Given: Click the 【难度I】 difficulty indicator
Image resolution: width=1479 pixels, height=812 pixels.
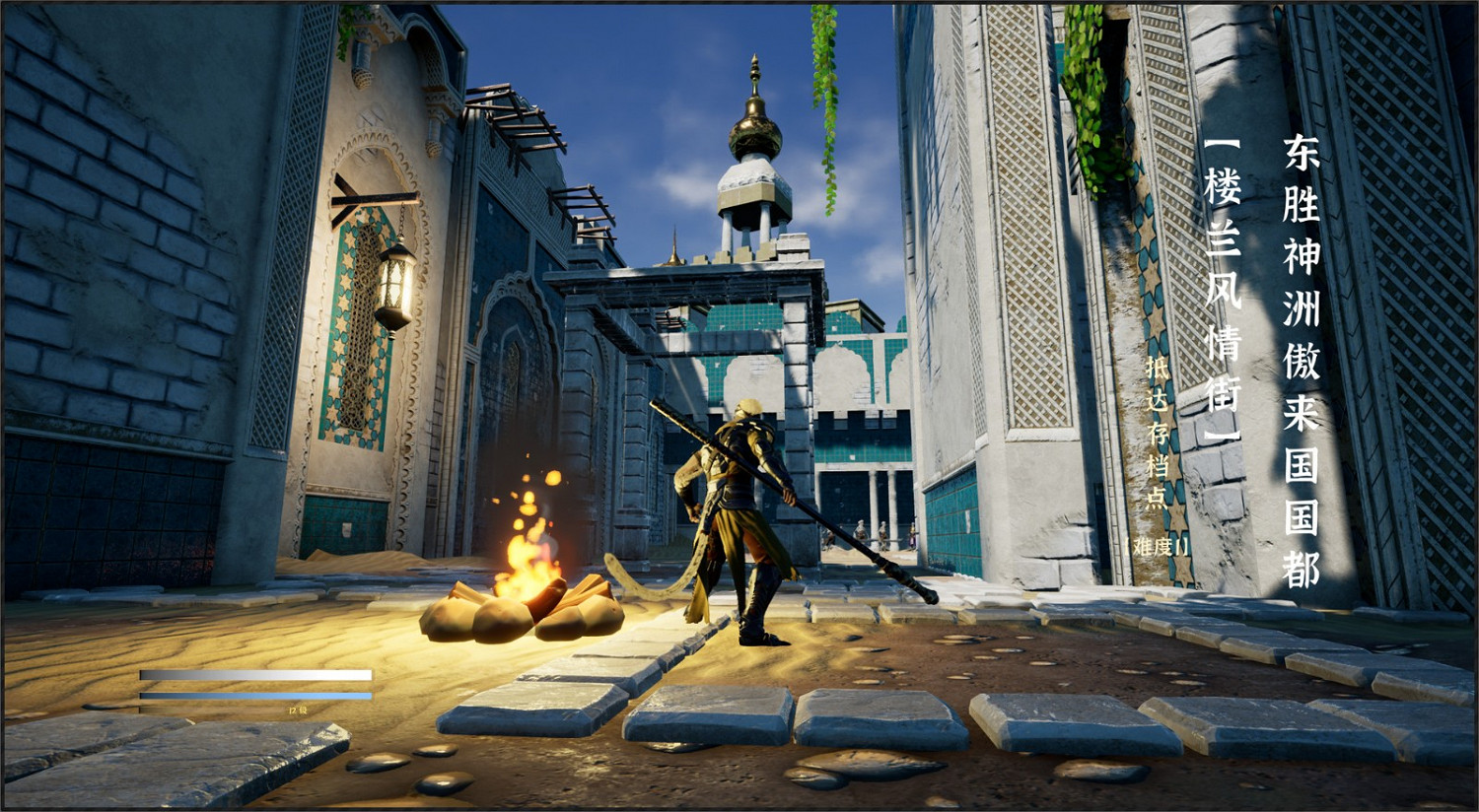Looking at the screenshot, I should 1155,549.
